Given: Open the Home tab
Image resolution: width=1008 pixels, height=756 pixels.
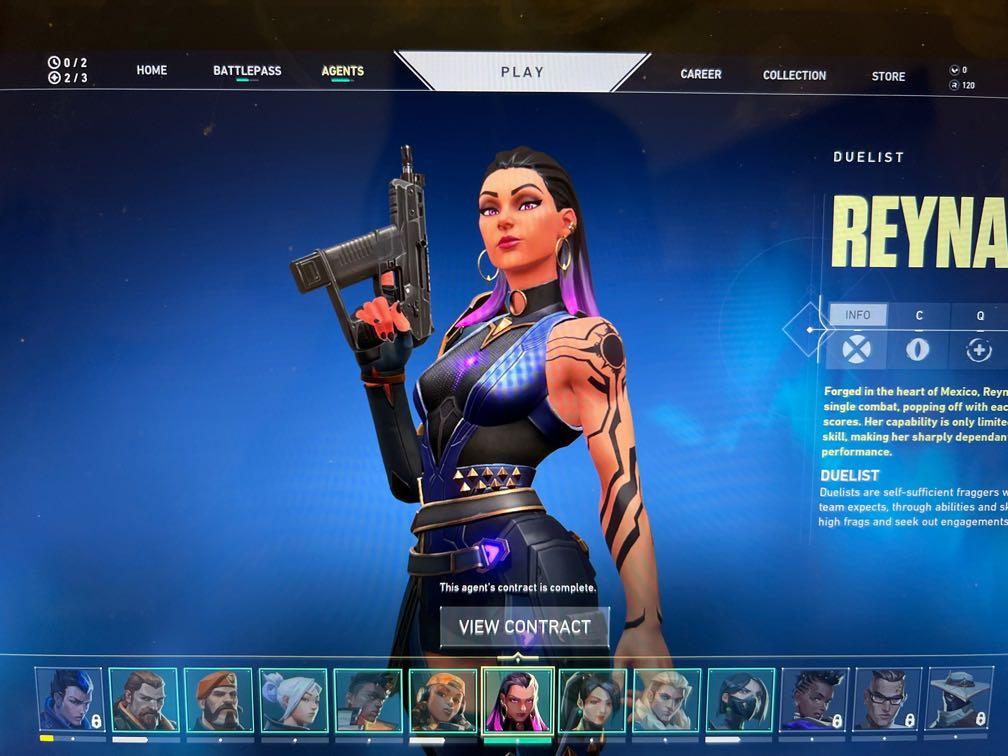Looking at the screenshot, I should pos(152,71).
